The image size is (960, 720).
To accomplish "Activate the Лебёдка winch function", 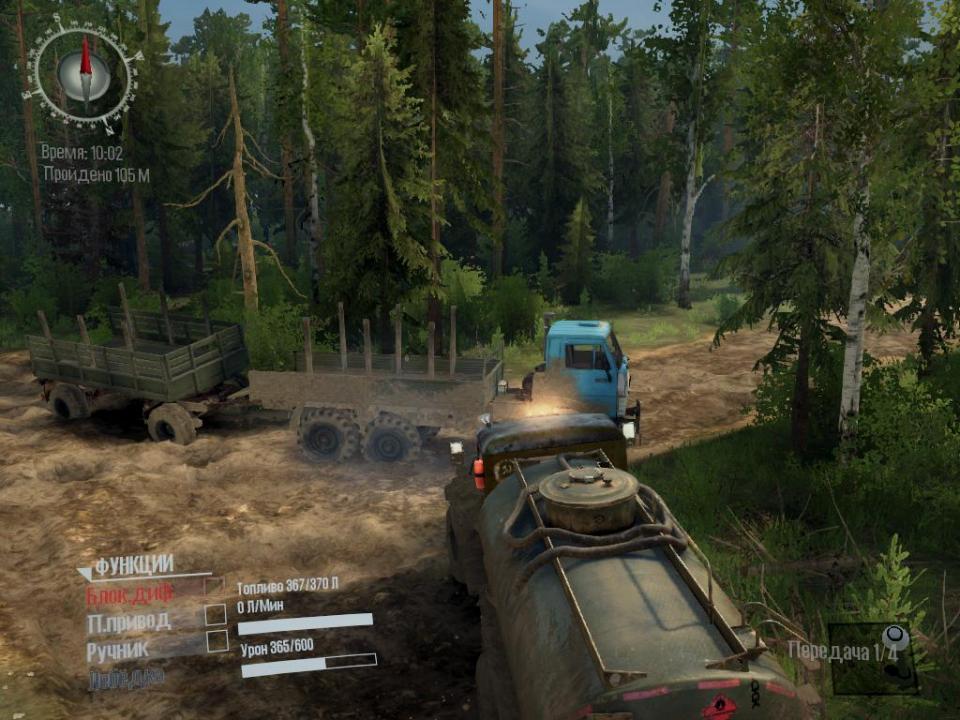I will pos(125,678).
